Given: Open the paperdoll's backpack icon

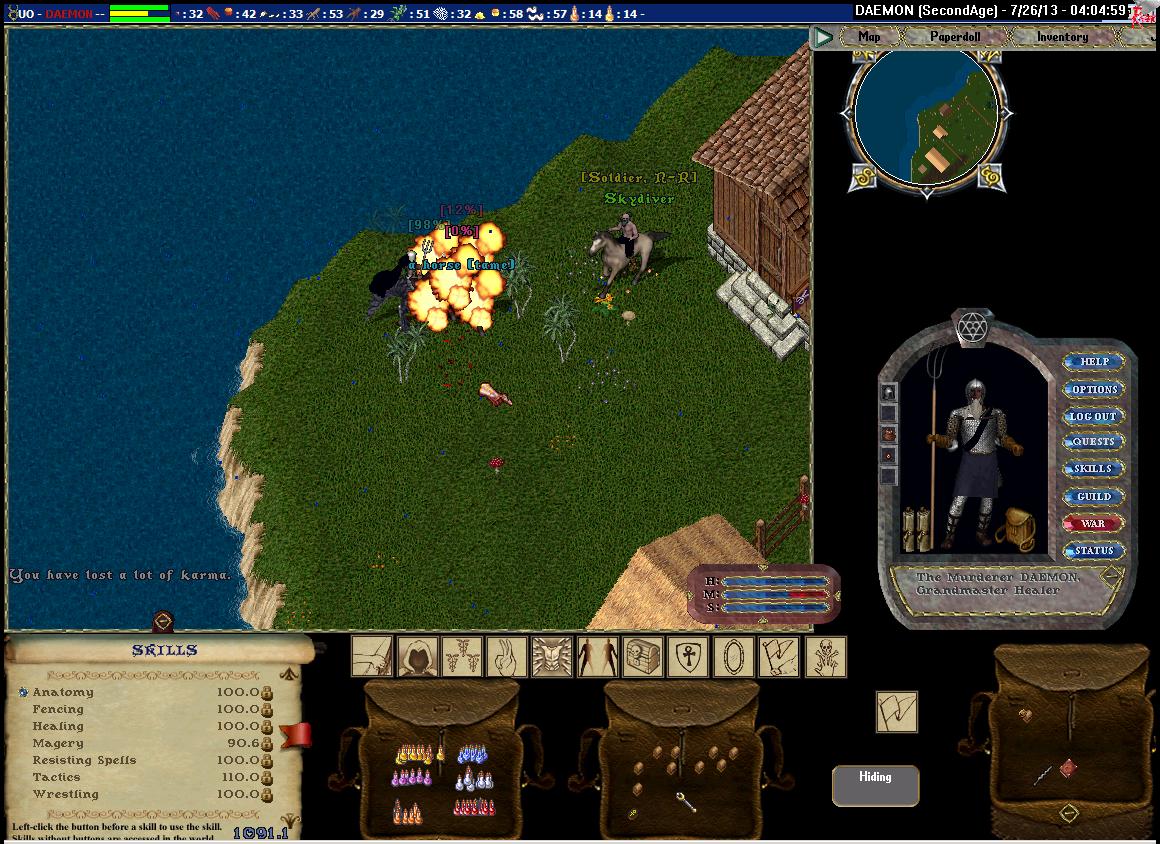Looking at the screenshot, I should [x=1018, y=527].
